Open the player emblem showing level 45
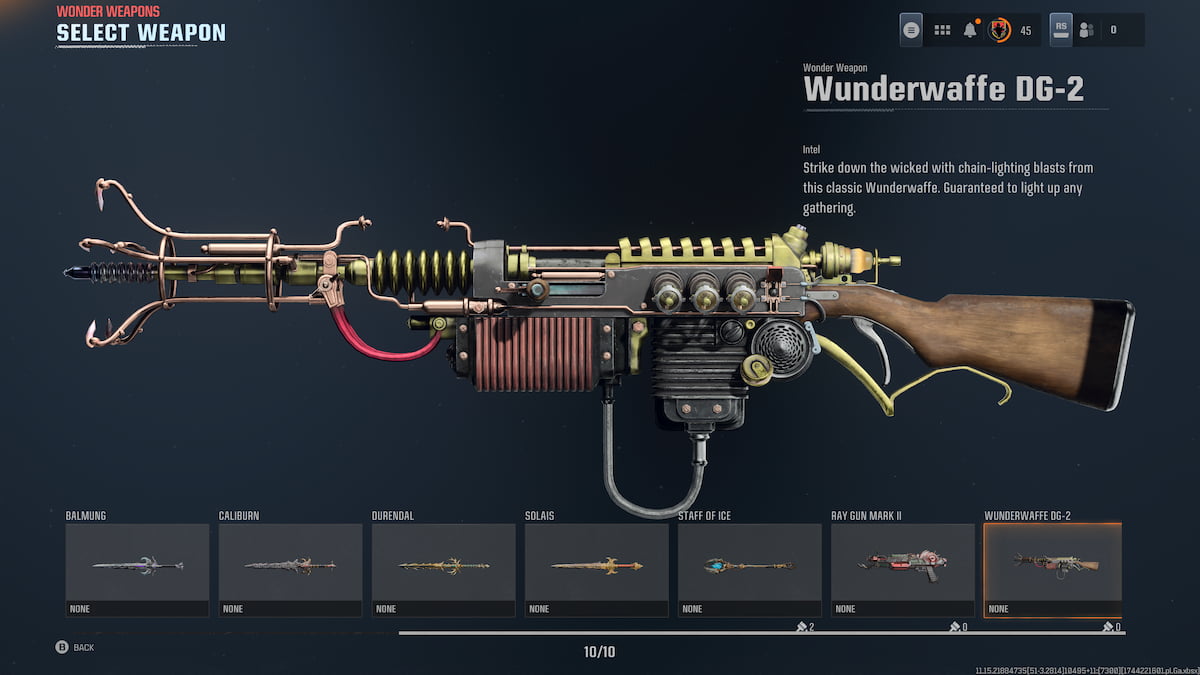1200x675 pixels. coord(998,30)
